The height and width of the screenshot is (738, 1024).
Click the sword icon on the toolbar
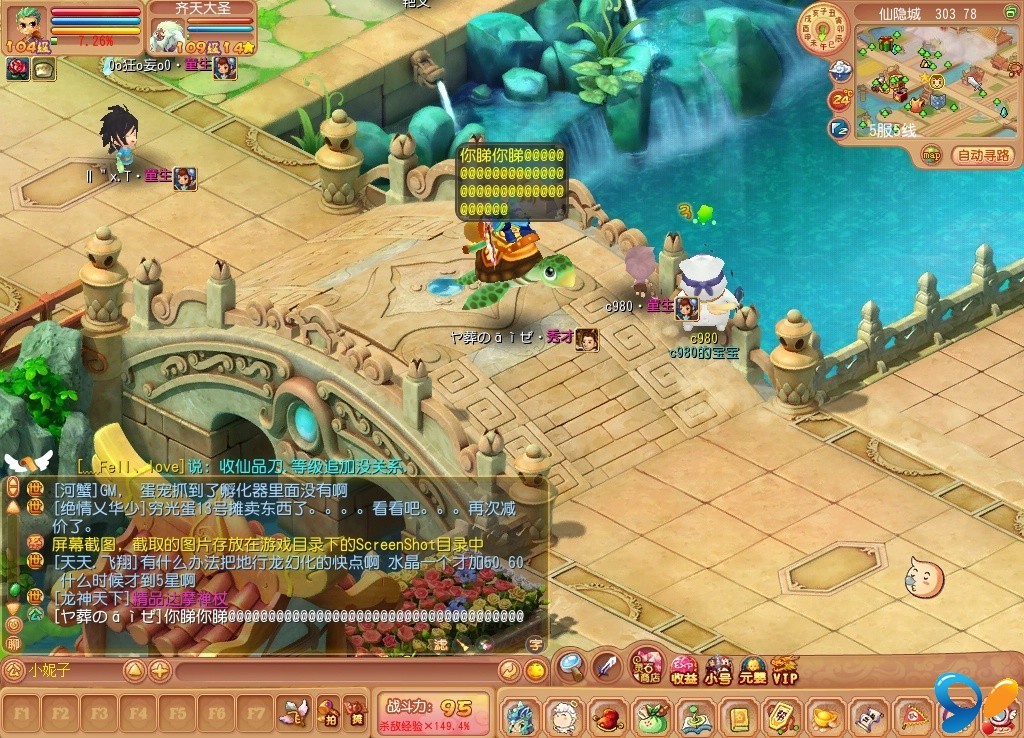[607, 666]
